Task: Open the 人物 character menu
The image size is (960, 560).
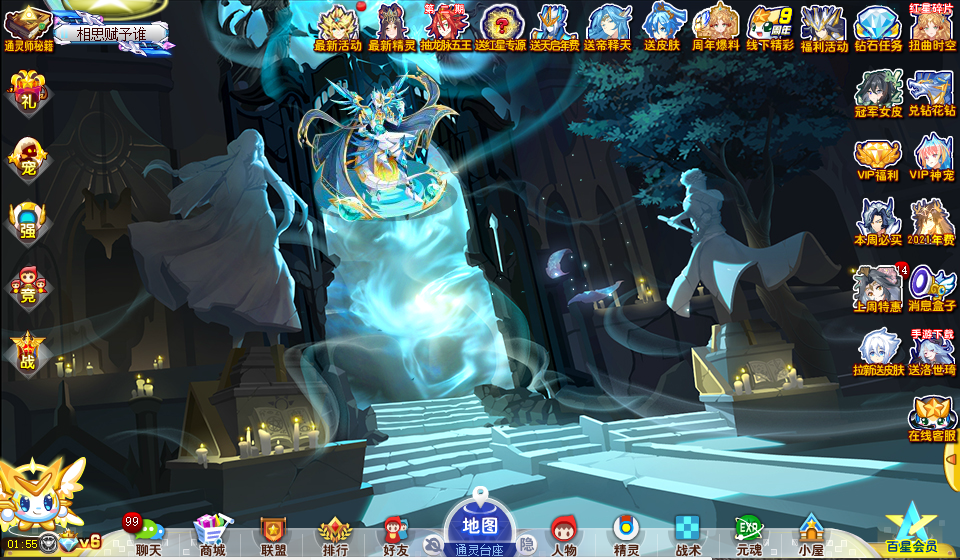Action: [564, 535]
